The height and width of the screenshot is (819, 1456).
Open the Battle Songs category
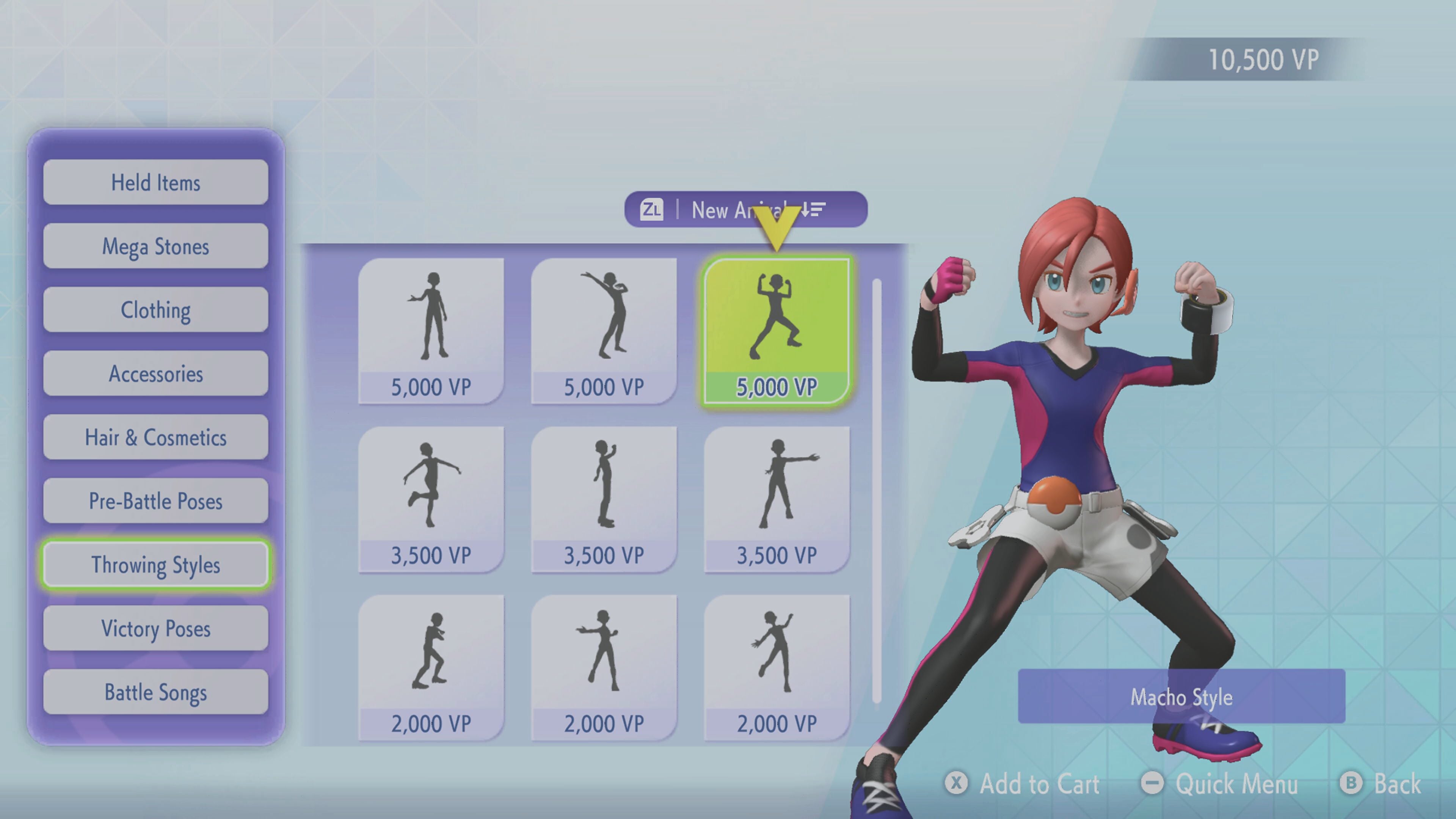155,692
